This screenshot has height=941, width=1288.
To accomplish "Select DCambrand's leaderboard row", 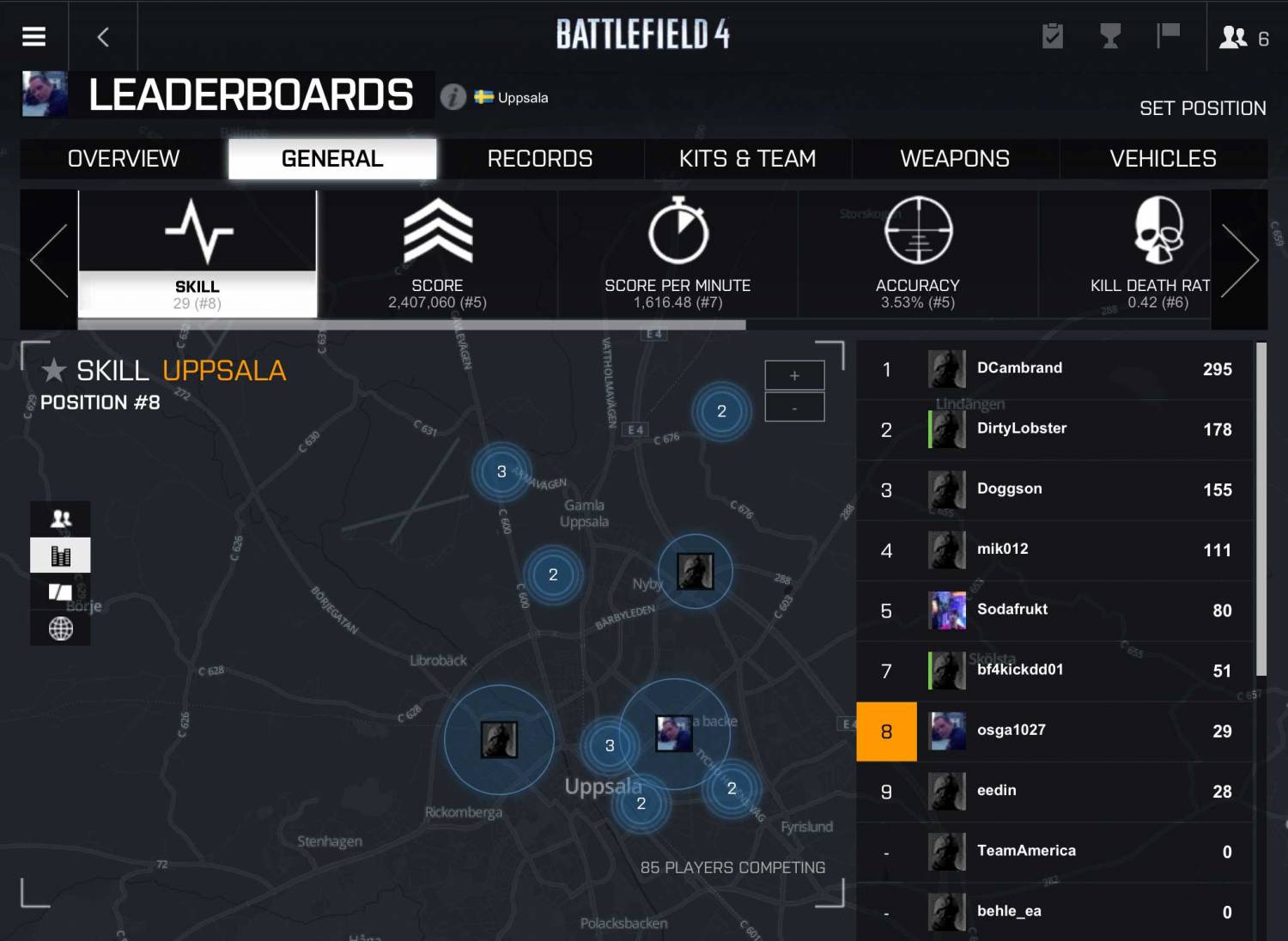I will tap(1056, 369).
